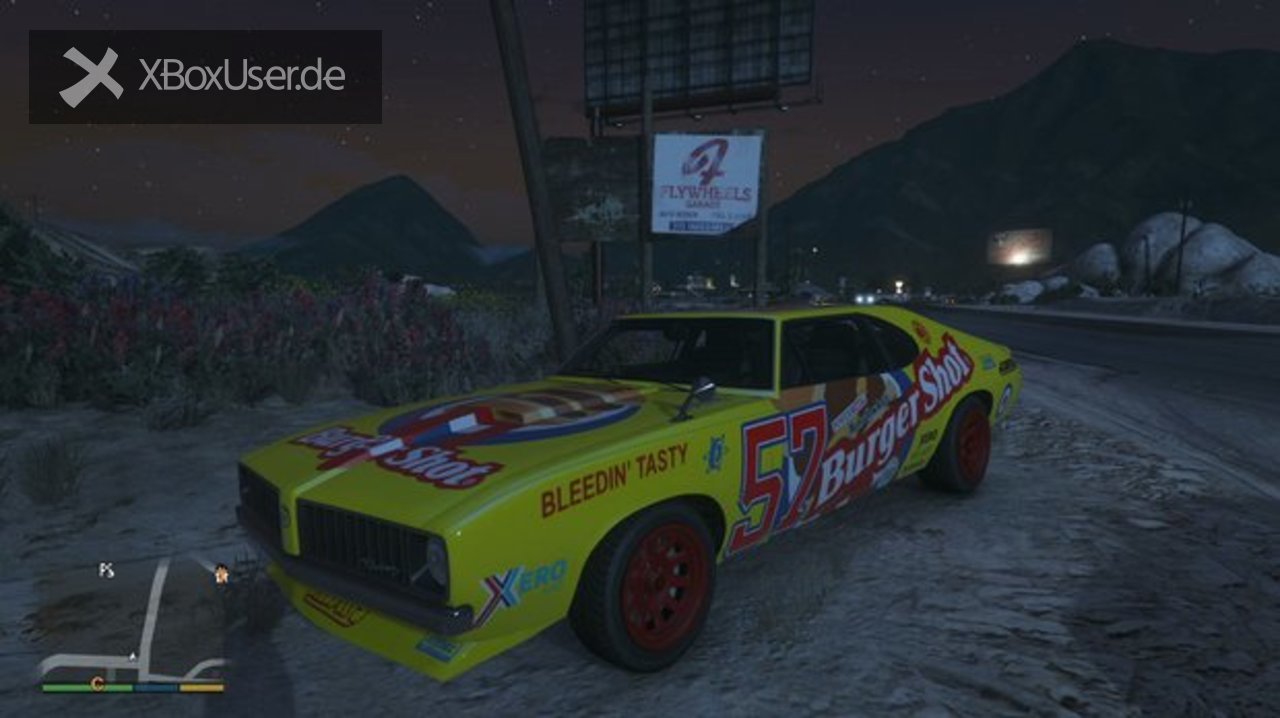The width and height of the screenshot is (1280, 718).
Task: Open the minimap road display
Action: pyautogui.click(x=150, y=620)
